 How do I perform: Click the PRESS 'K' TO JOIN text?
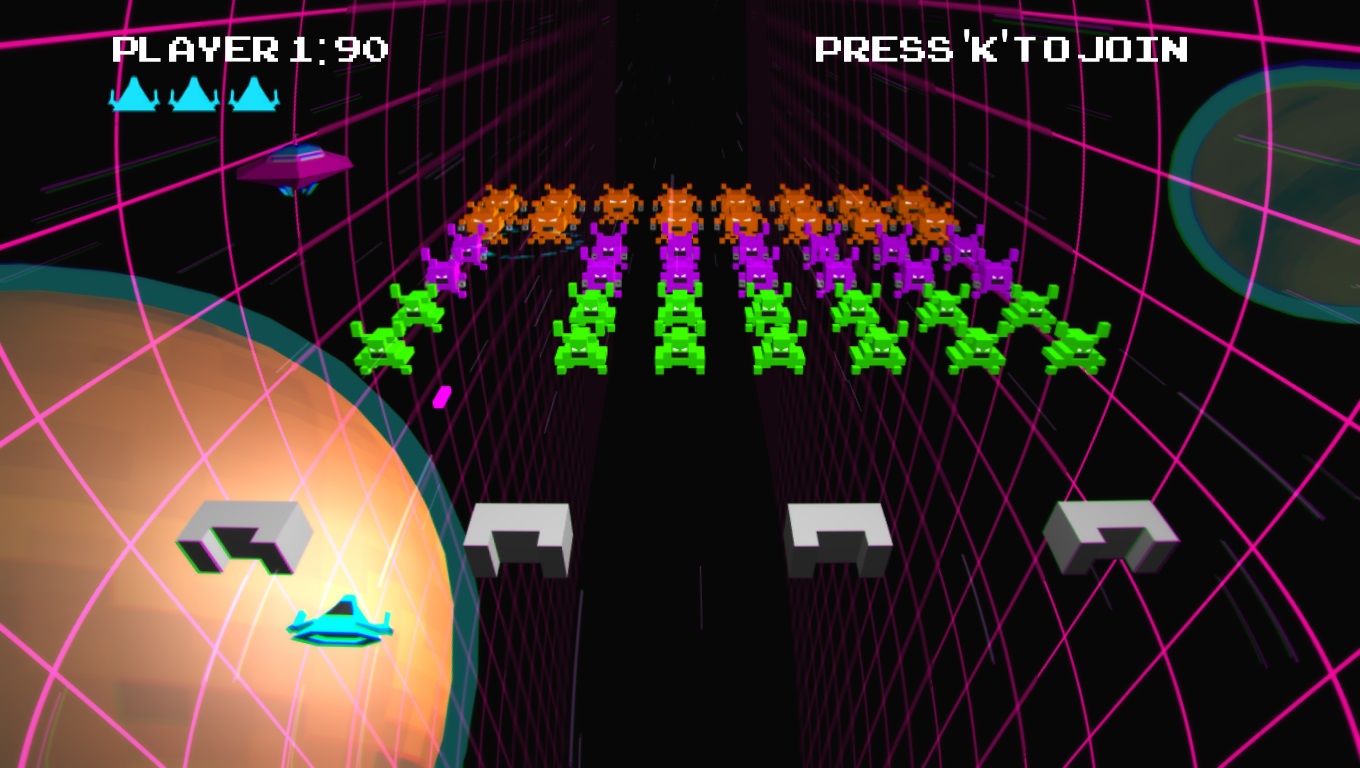coord(1001,46)
